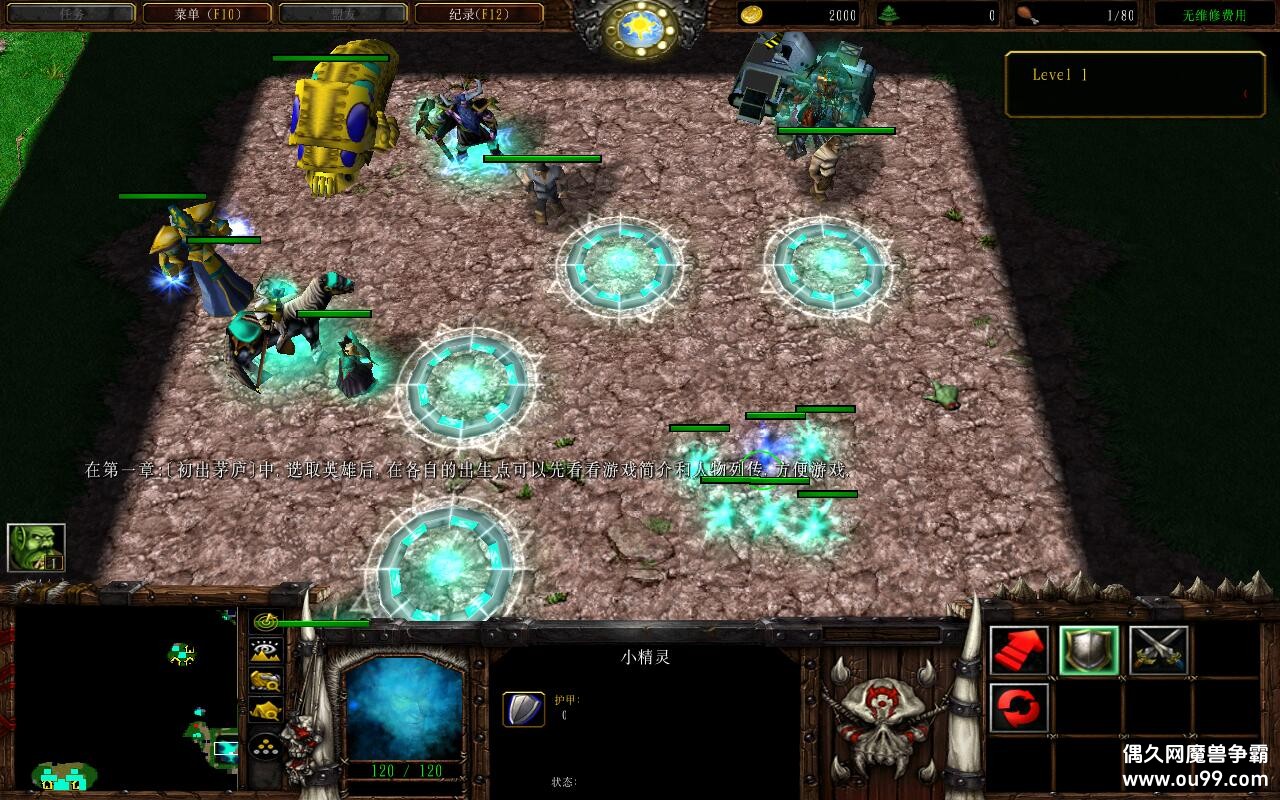Screen dimensions: 1280x800
Task: Choose the Hold Position shield command
Action: pyautogui.click(x=1089, y=651)
